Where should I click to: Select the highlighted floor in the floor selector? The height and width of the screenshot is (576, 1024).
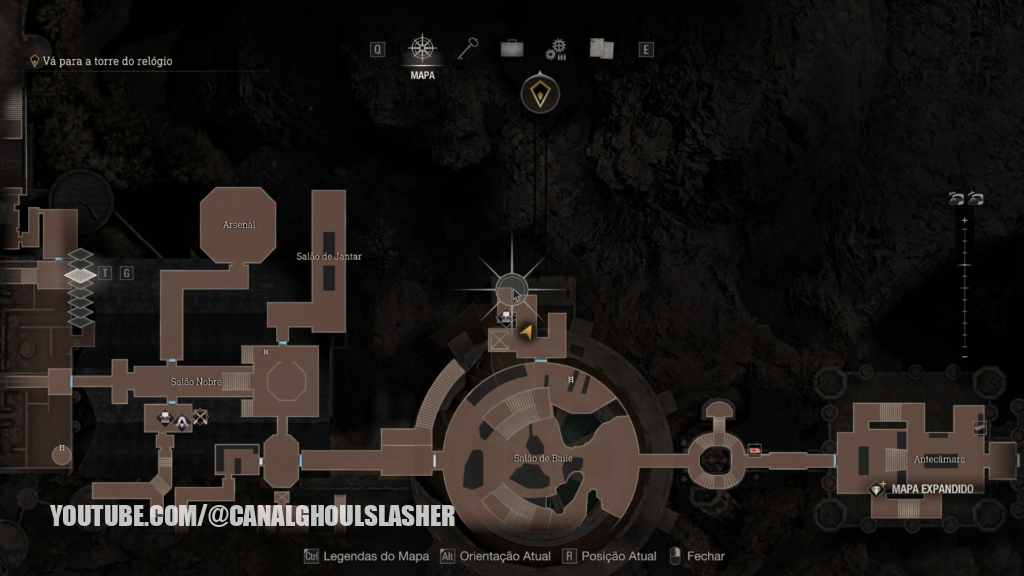pos(80,274)
